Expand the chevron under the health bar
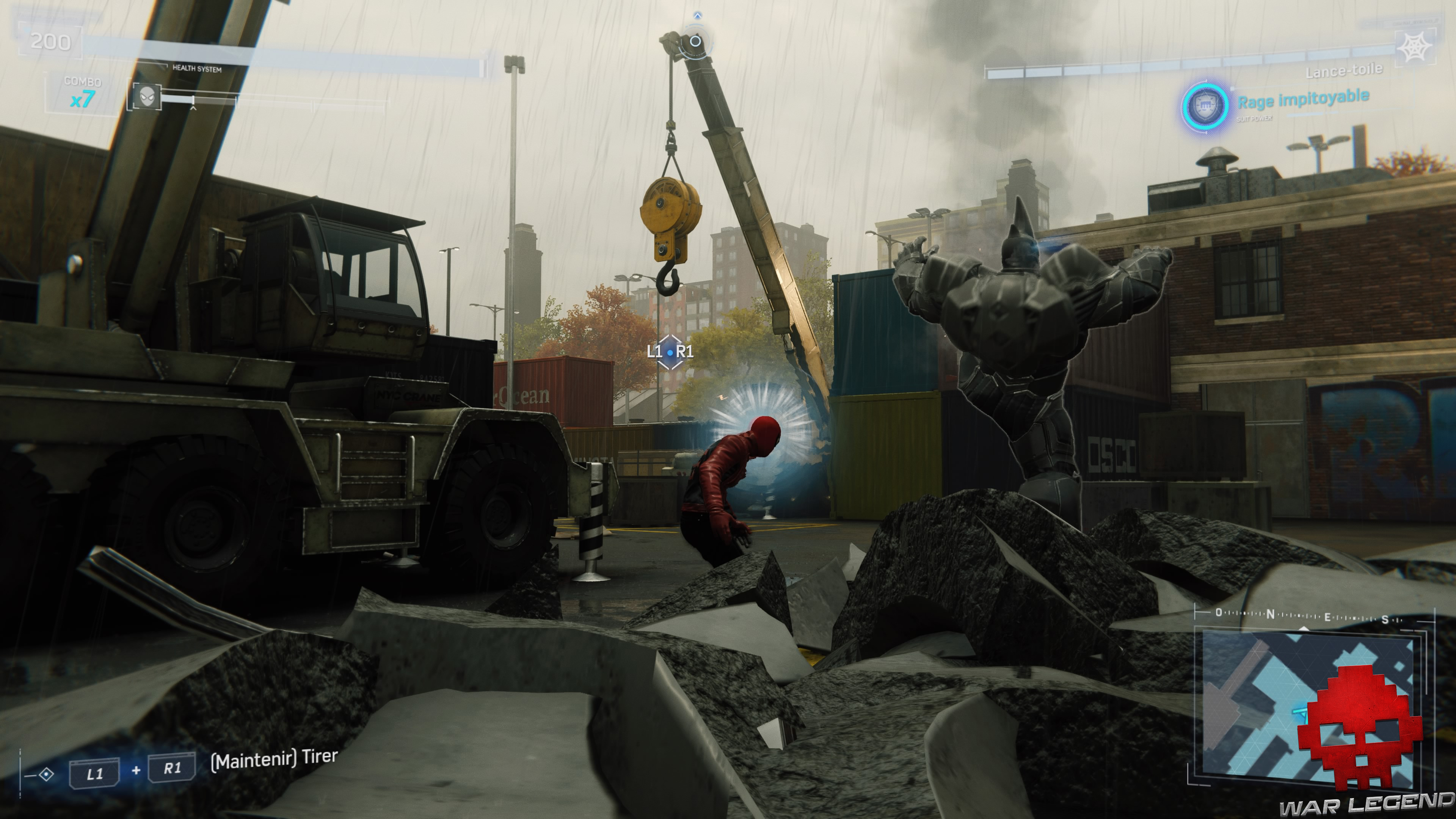 pyautogui.click(x=194, y=110)
